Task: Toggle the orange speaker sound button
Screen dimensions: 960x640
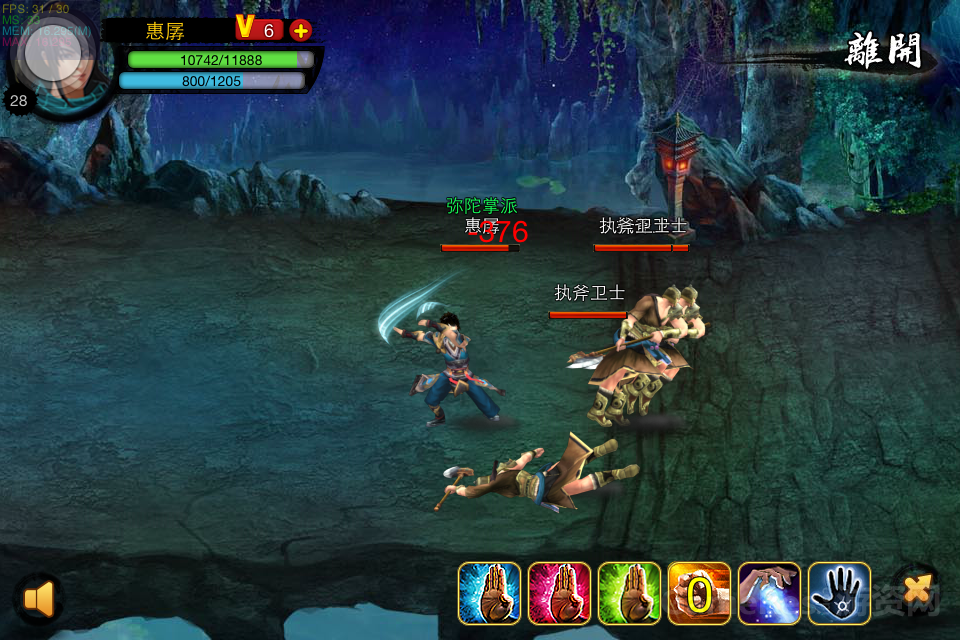Action: click(x=38, y=598)
